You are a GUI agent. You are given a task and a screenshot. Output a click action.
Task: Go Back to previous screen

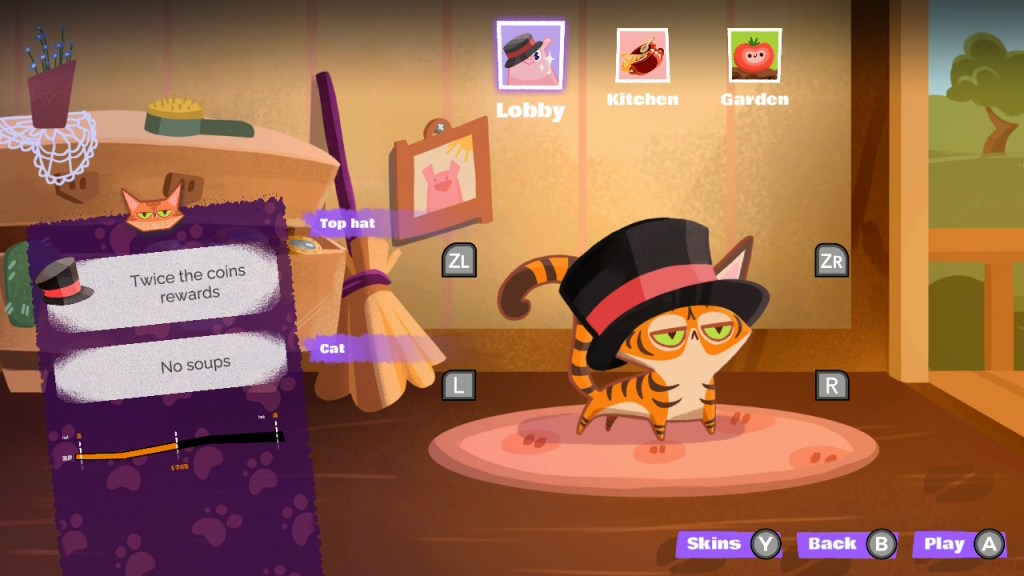pos(847,544)
